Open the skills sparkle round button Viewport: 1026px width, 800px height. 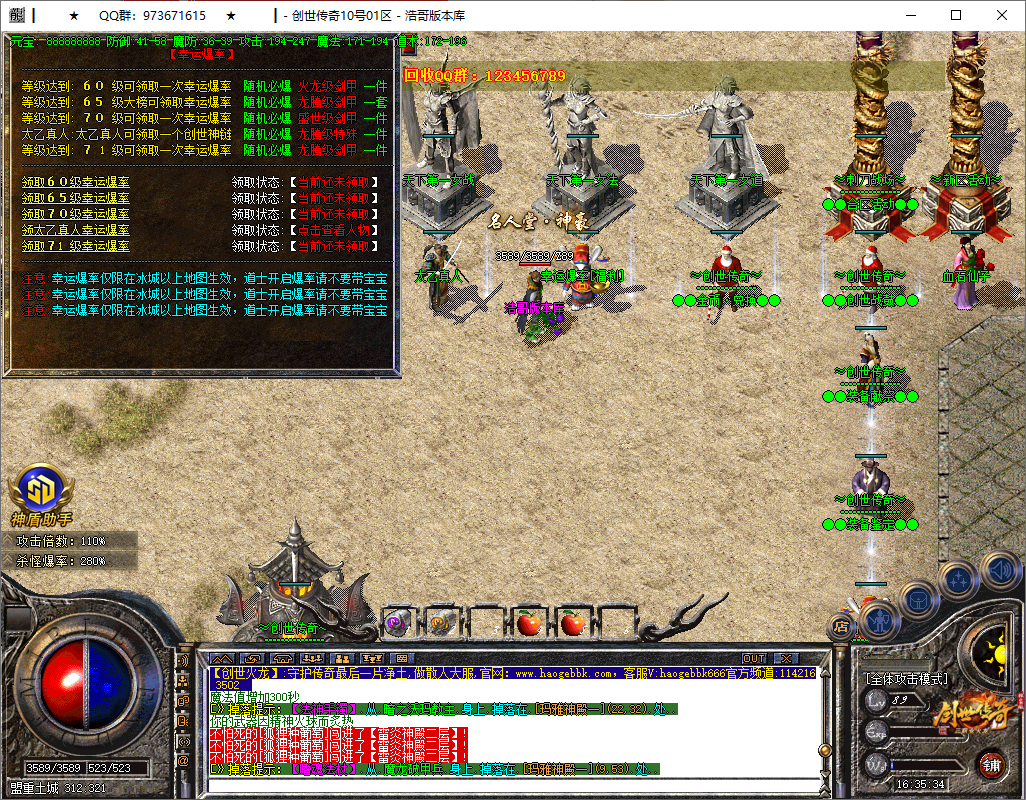[958, 578]
